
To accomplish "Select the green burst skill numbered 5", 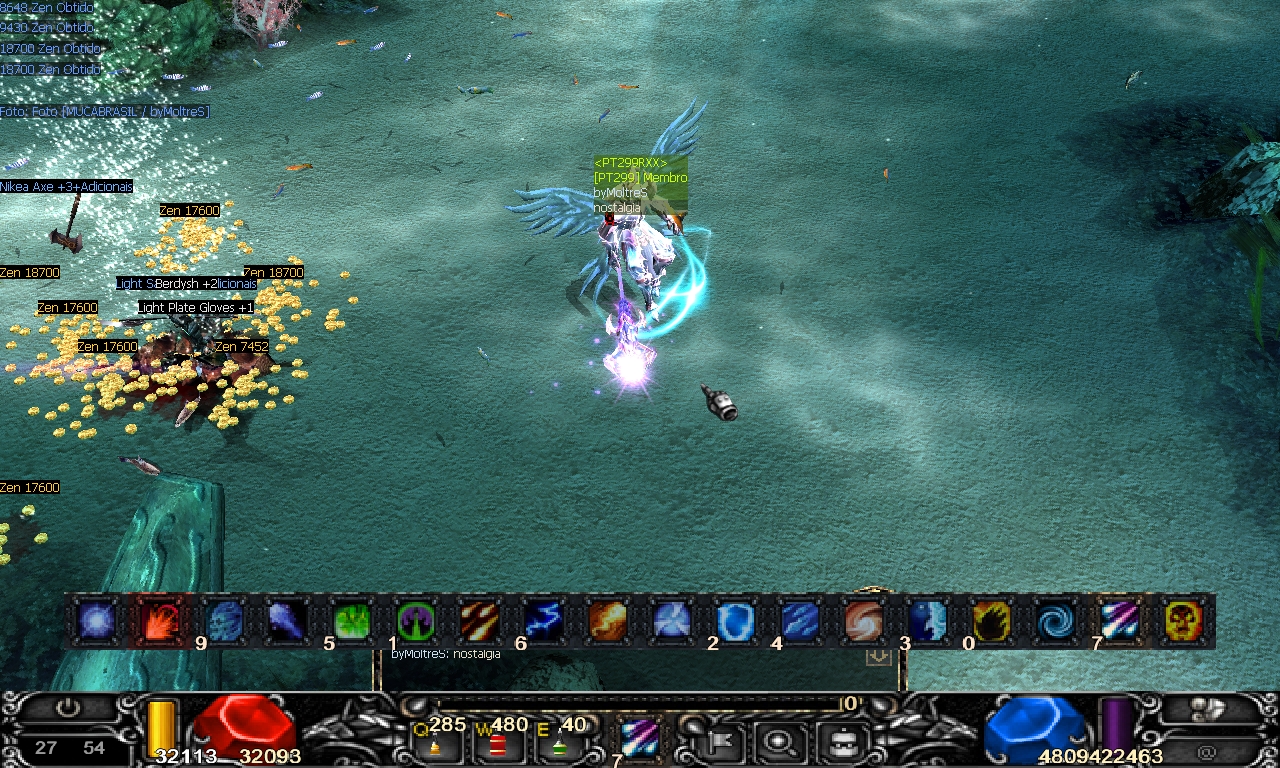I will tap(352, 622).
